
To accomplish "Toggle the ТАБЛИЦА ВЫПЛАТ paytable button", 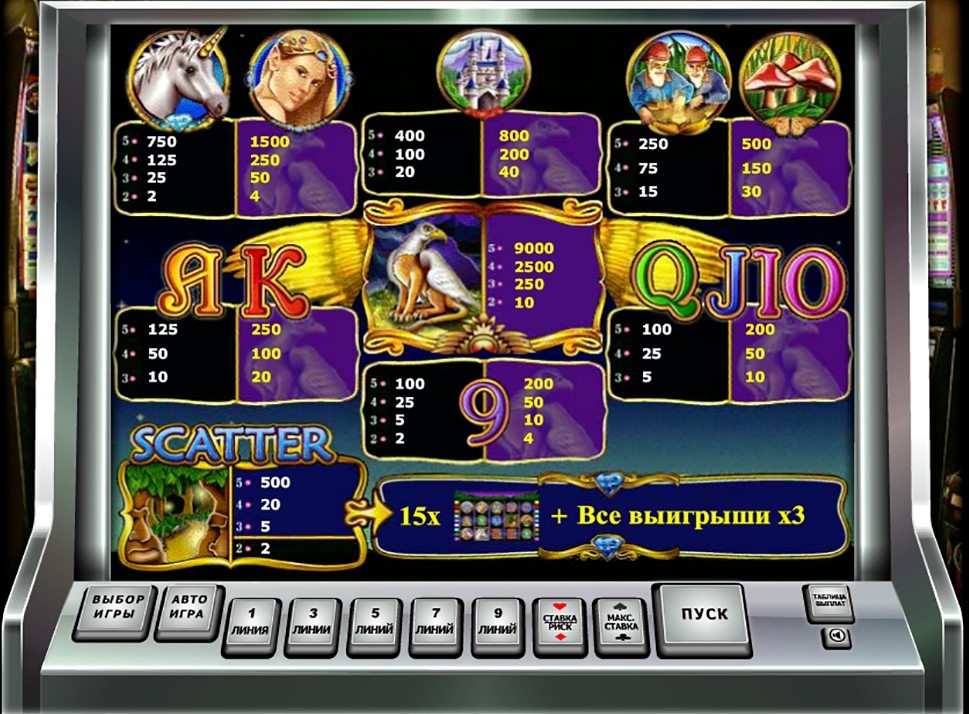I will (828, 602).
